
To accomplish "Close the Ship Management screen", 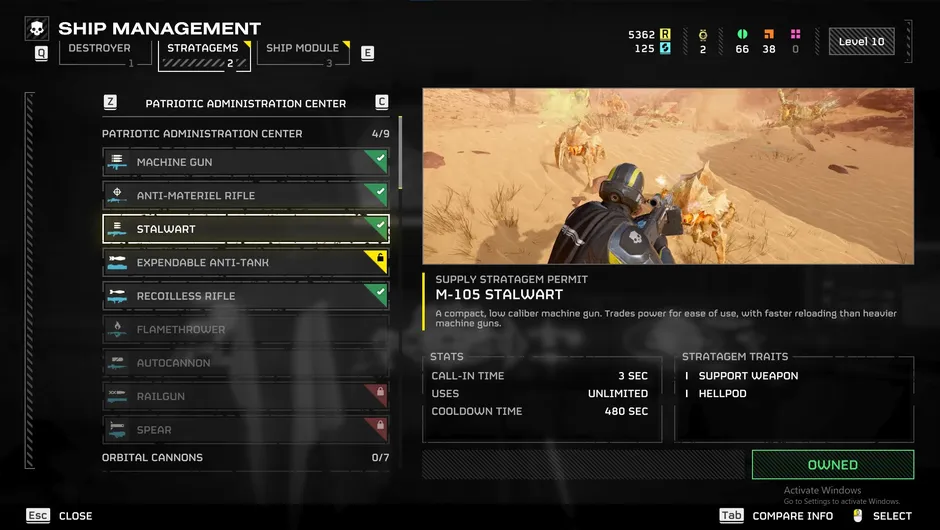I will coord(61,516).
